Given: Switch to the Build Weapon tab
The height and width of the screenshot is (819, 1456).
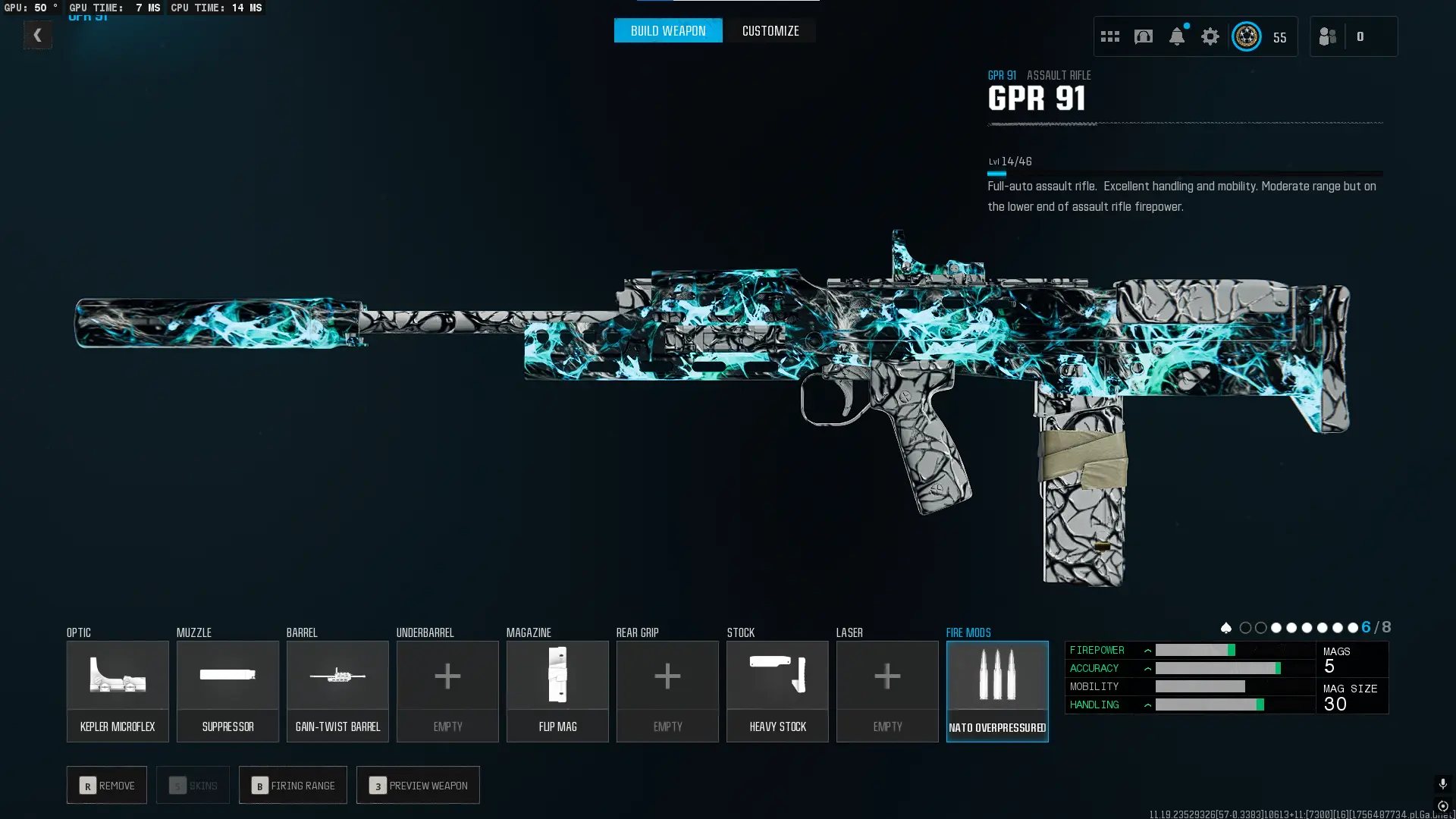Looking at the screenshot, I should coord(667,30).
